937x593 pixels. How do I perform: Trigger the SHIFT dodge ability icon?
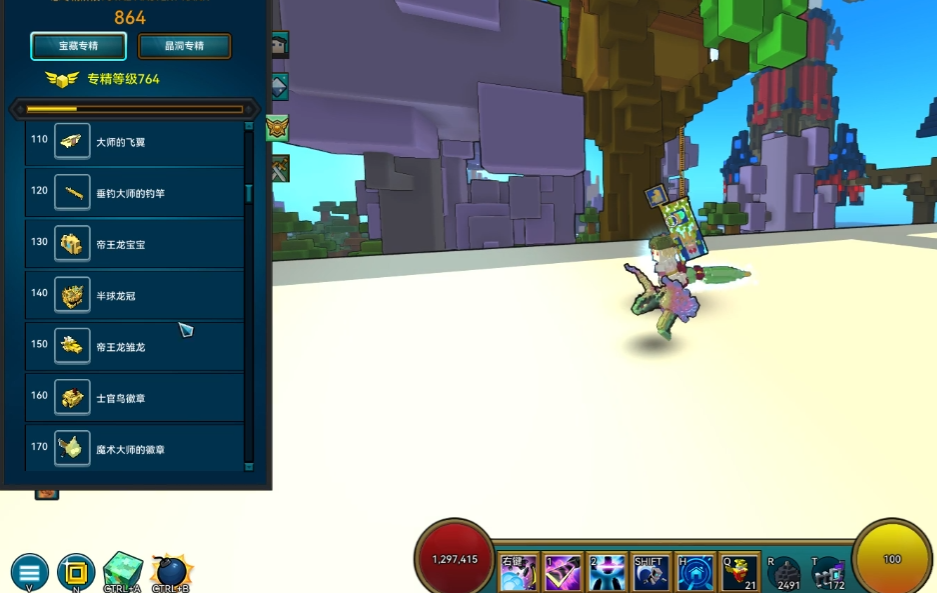pos(651,573)
